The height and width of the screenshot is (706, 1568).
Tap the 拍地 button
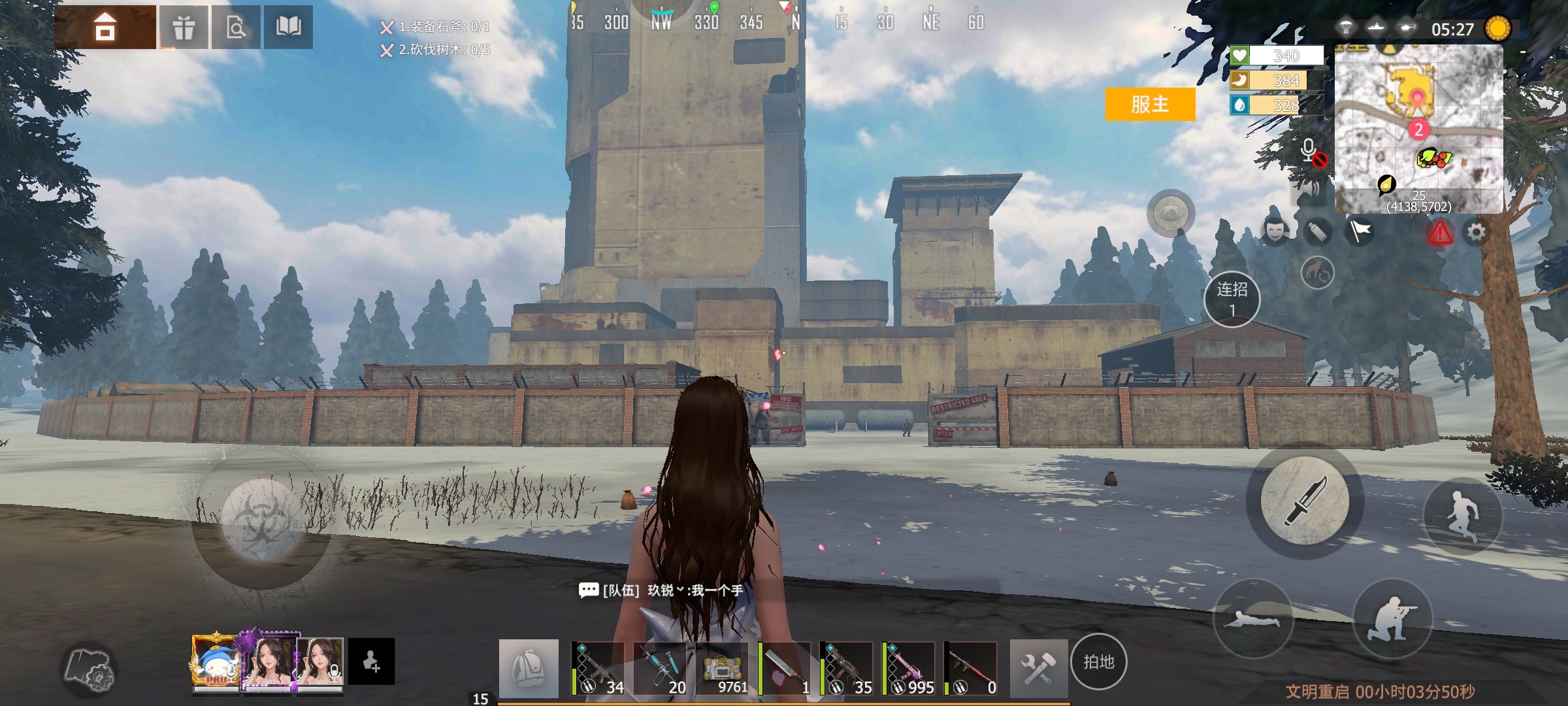coord(1098,662)
